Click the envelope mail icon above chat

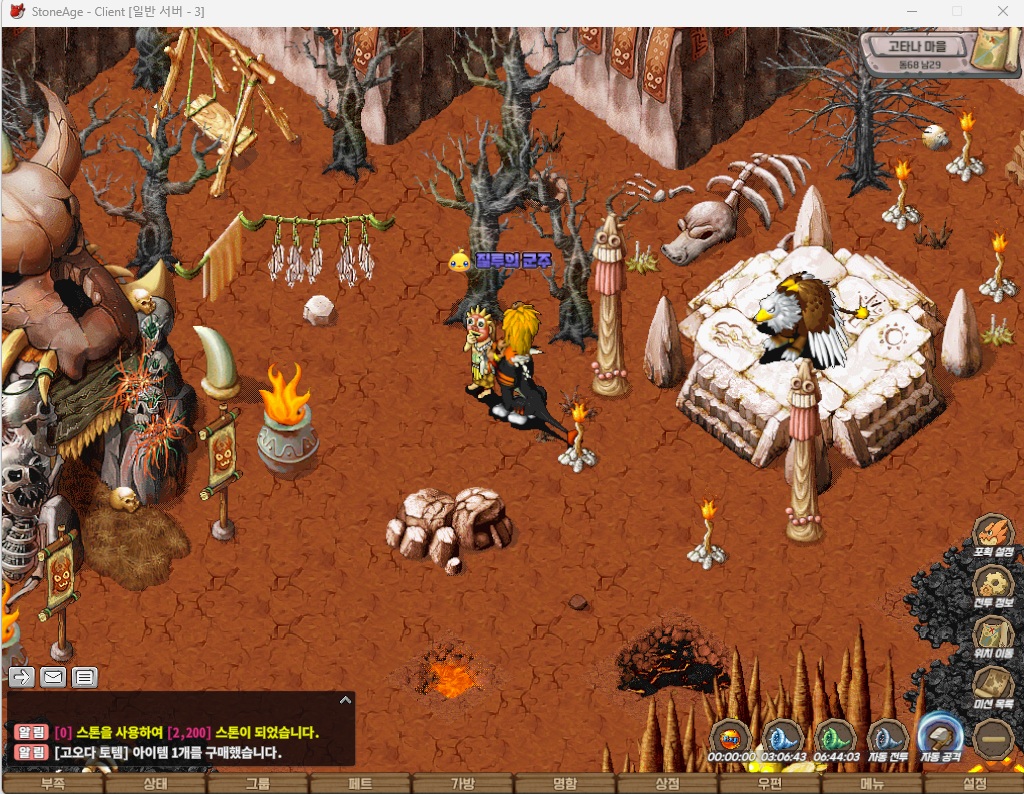[53, 677]
